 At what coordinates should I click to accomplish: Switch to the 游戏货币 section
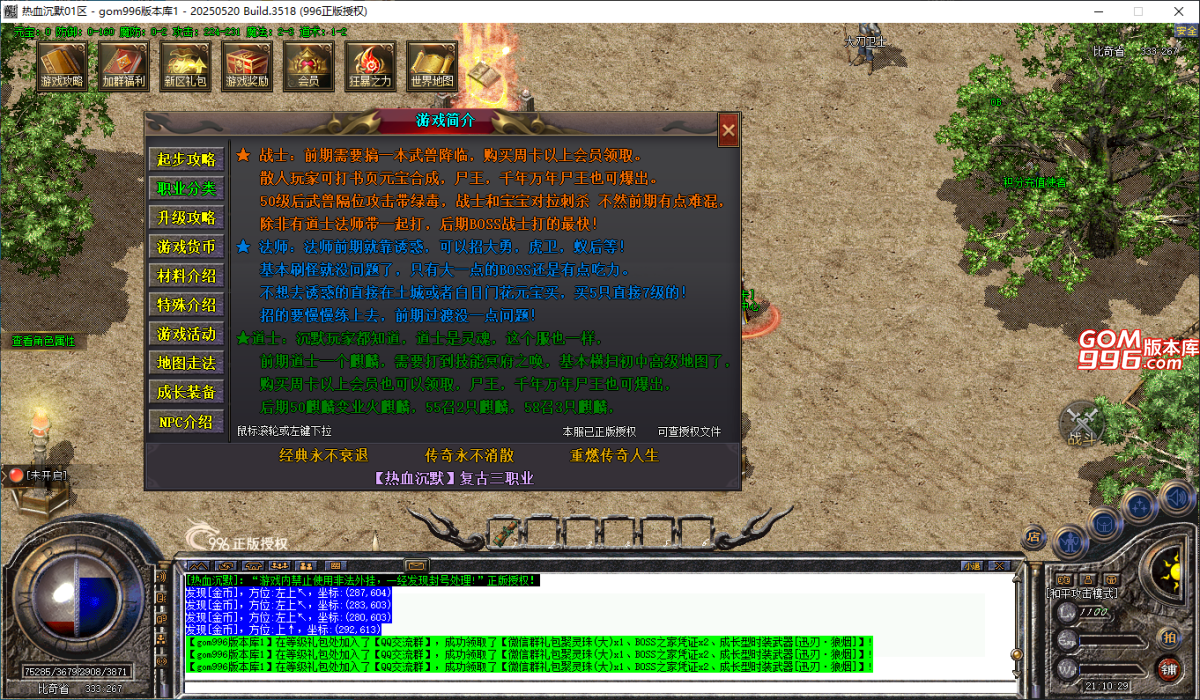point(186,246)
